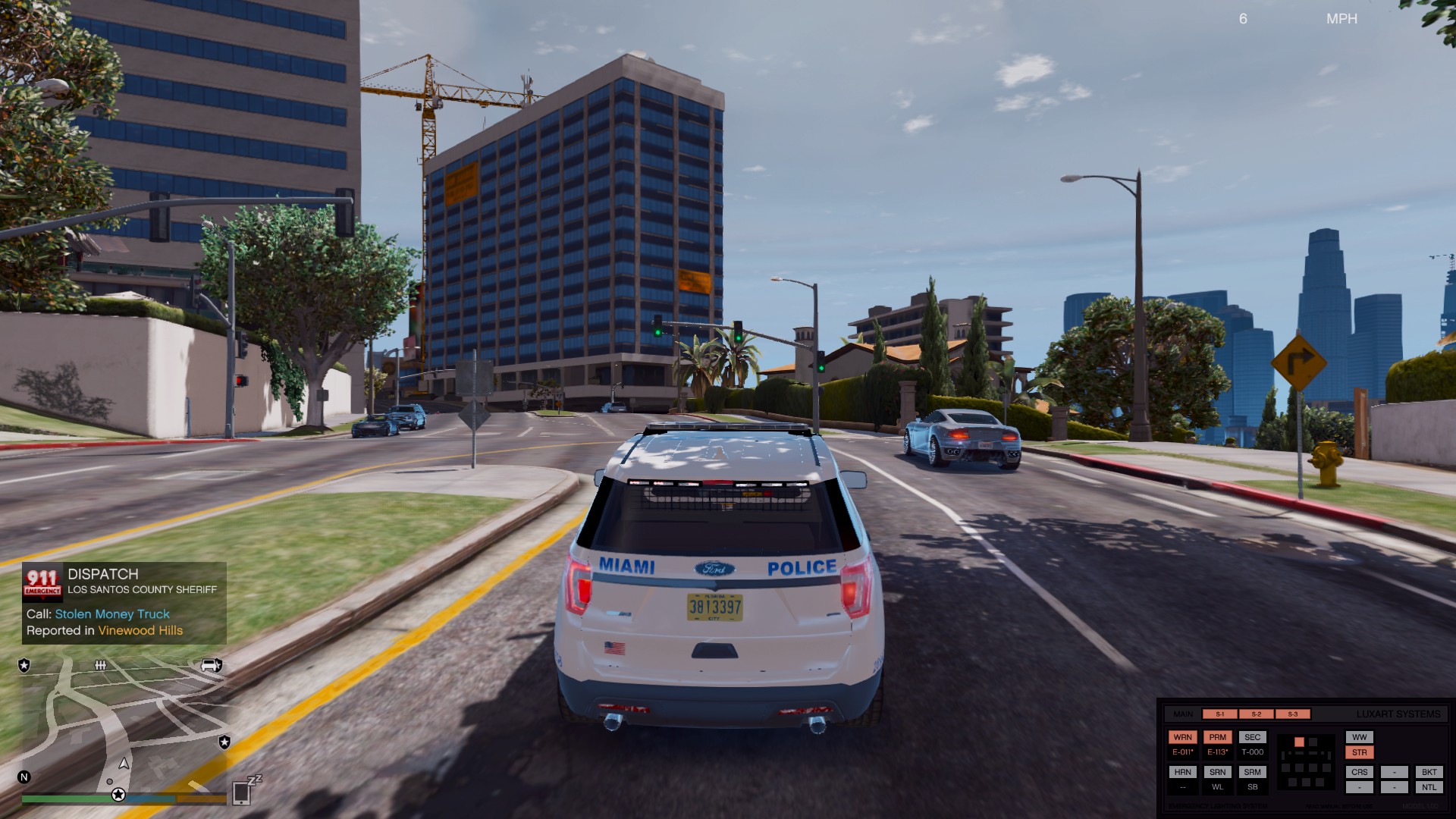1456x819 pixels.
Task: Select the police car blip on minimap
Action: click(211, 665)
